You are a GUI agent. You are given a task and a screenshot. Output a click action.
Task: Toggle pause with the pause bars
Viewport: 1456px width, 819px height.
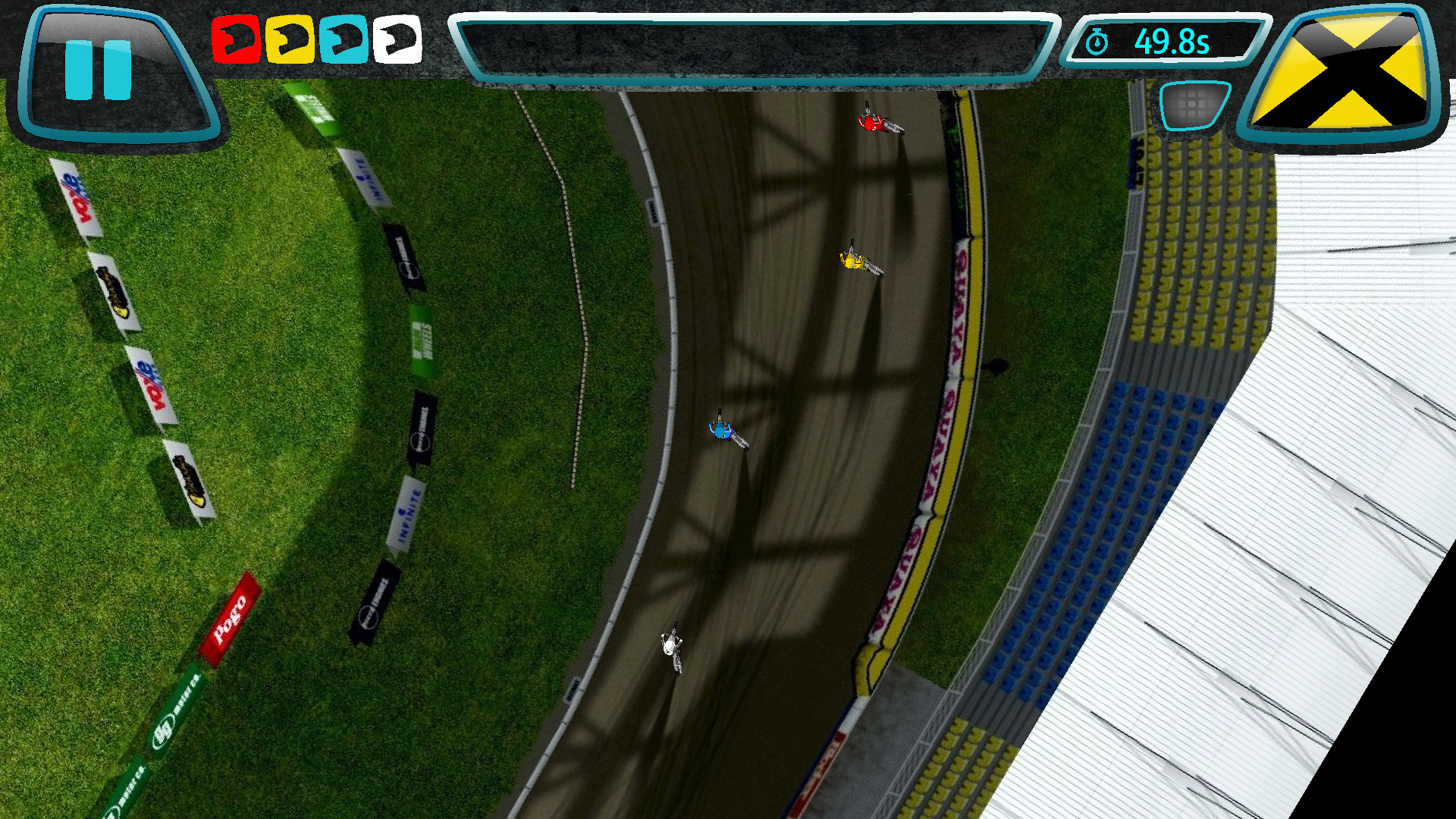[x=99, y=71]
